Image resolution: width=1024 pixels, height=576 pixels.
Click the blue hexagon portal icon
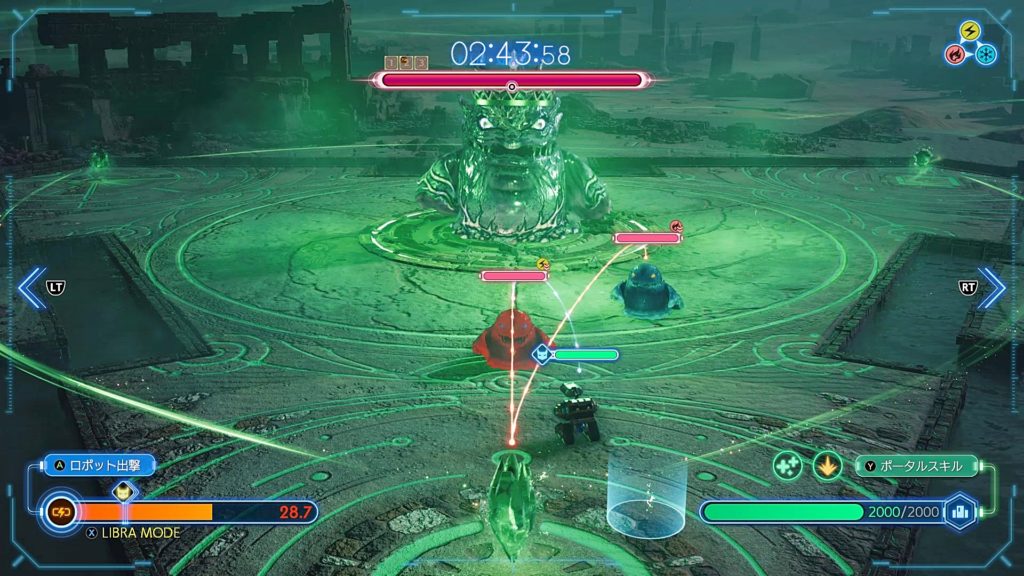tap(961, 511)
